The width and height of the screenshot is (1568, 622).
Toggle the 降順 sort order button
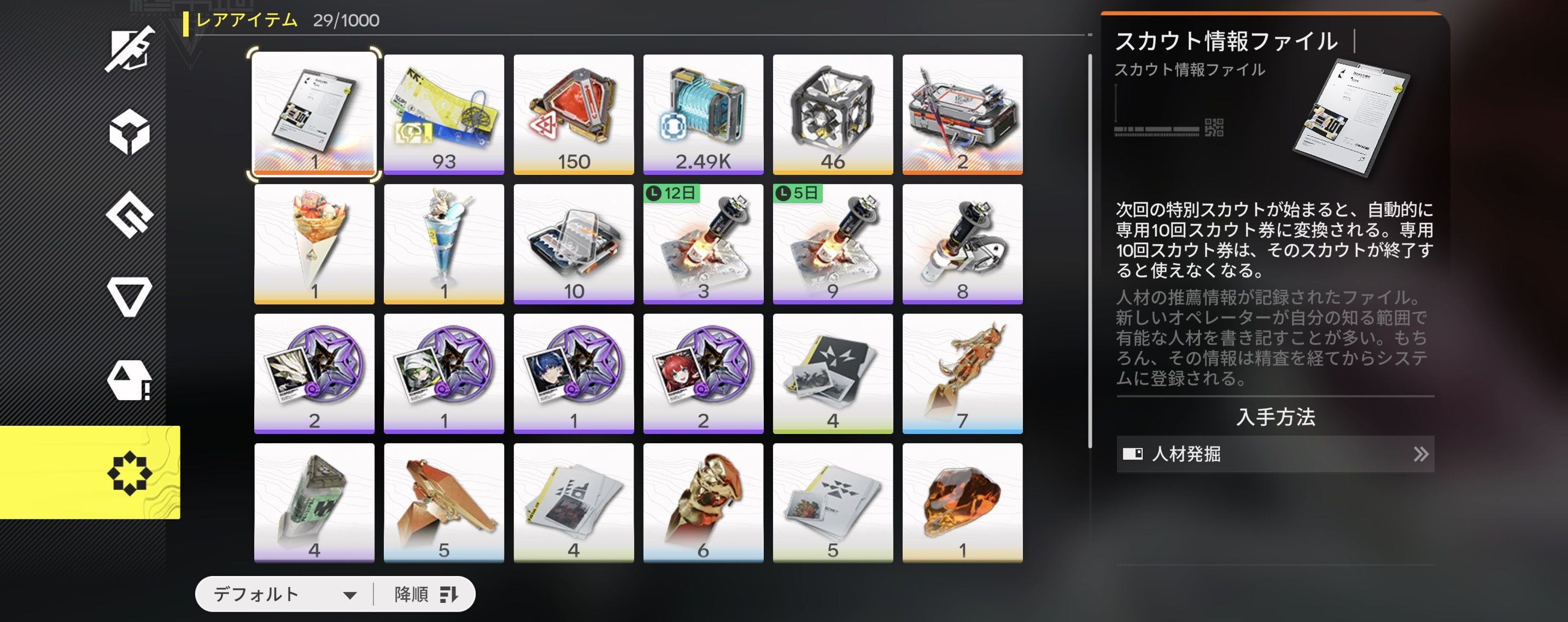[425, 594]
